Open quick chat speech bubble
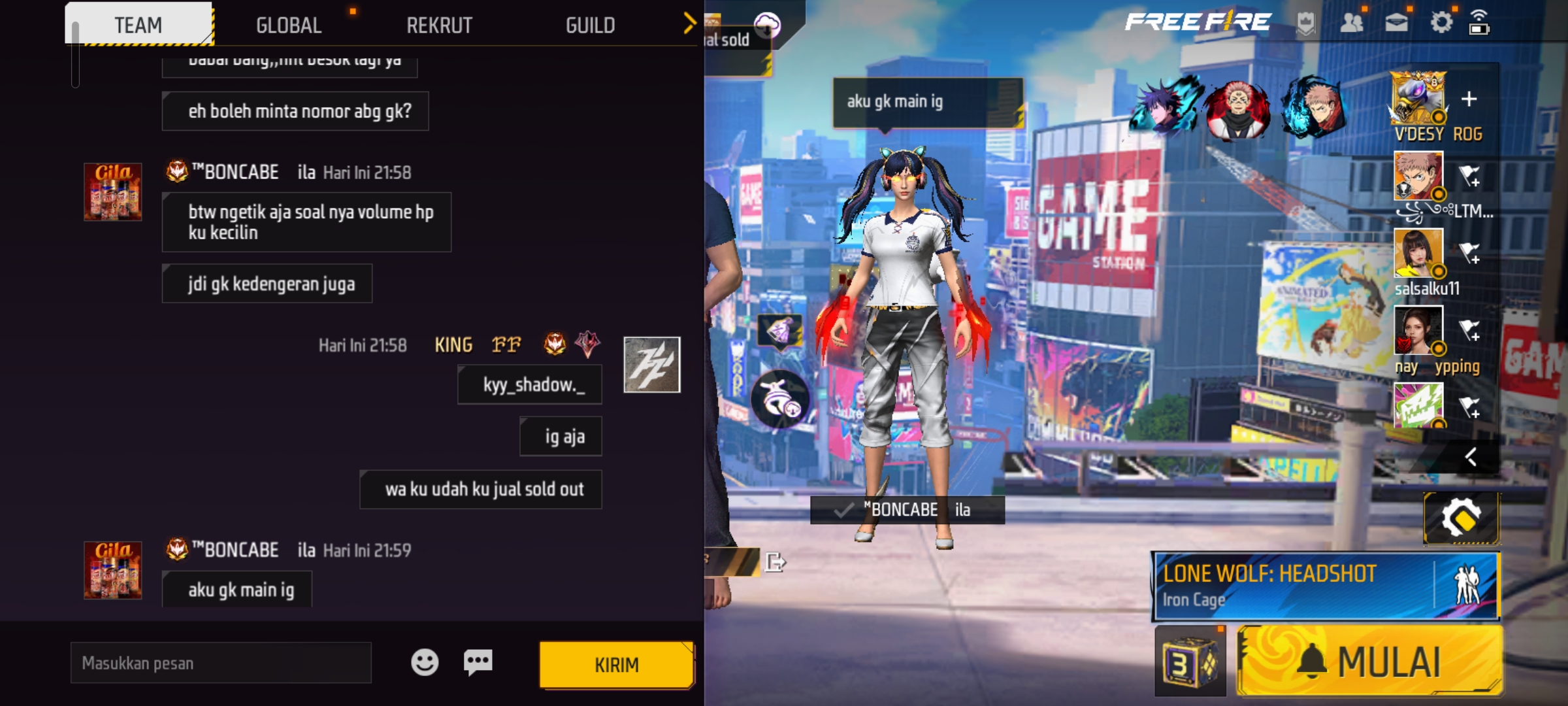Screen dimensions: 1568x706 478,662
